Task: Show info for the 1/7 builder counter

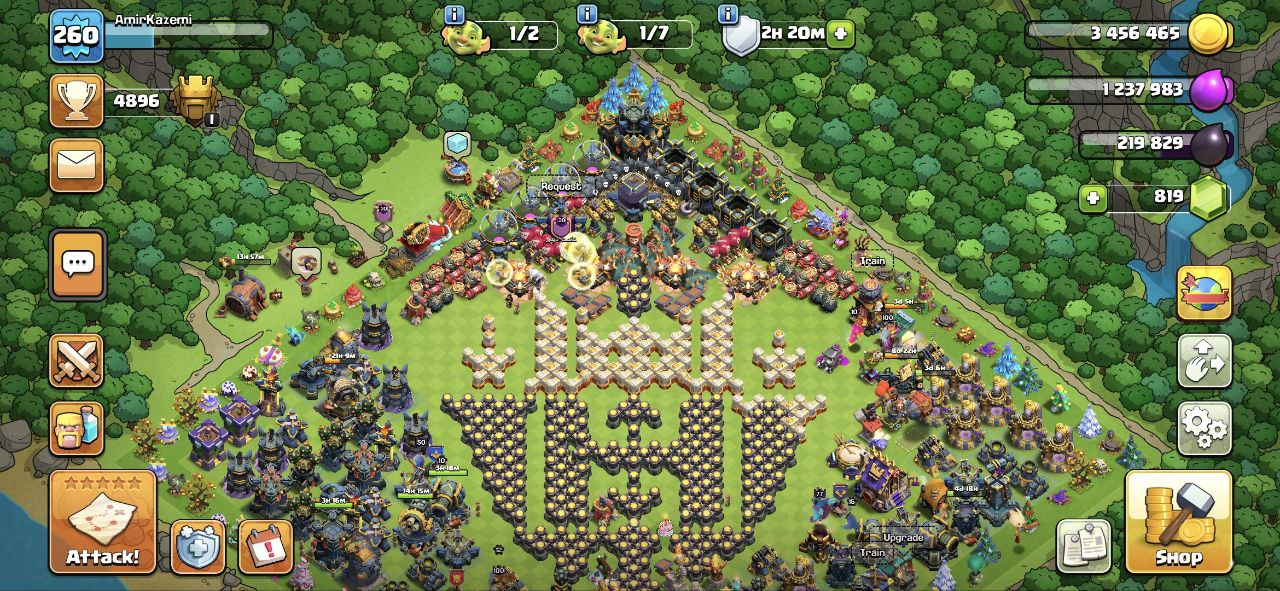Action: (x=588, y=14)
